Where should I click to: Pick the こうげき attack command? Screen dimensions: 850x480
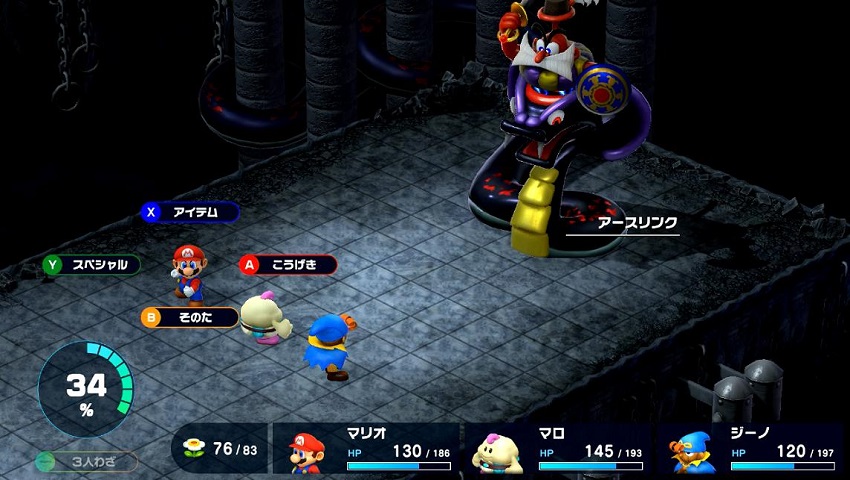tap(288, 265)
